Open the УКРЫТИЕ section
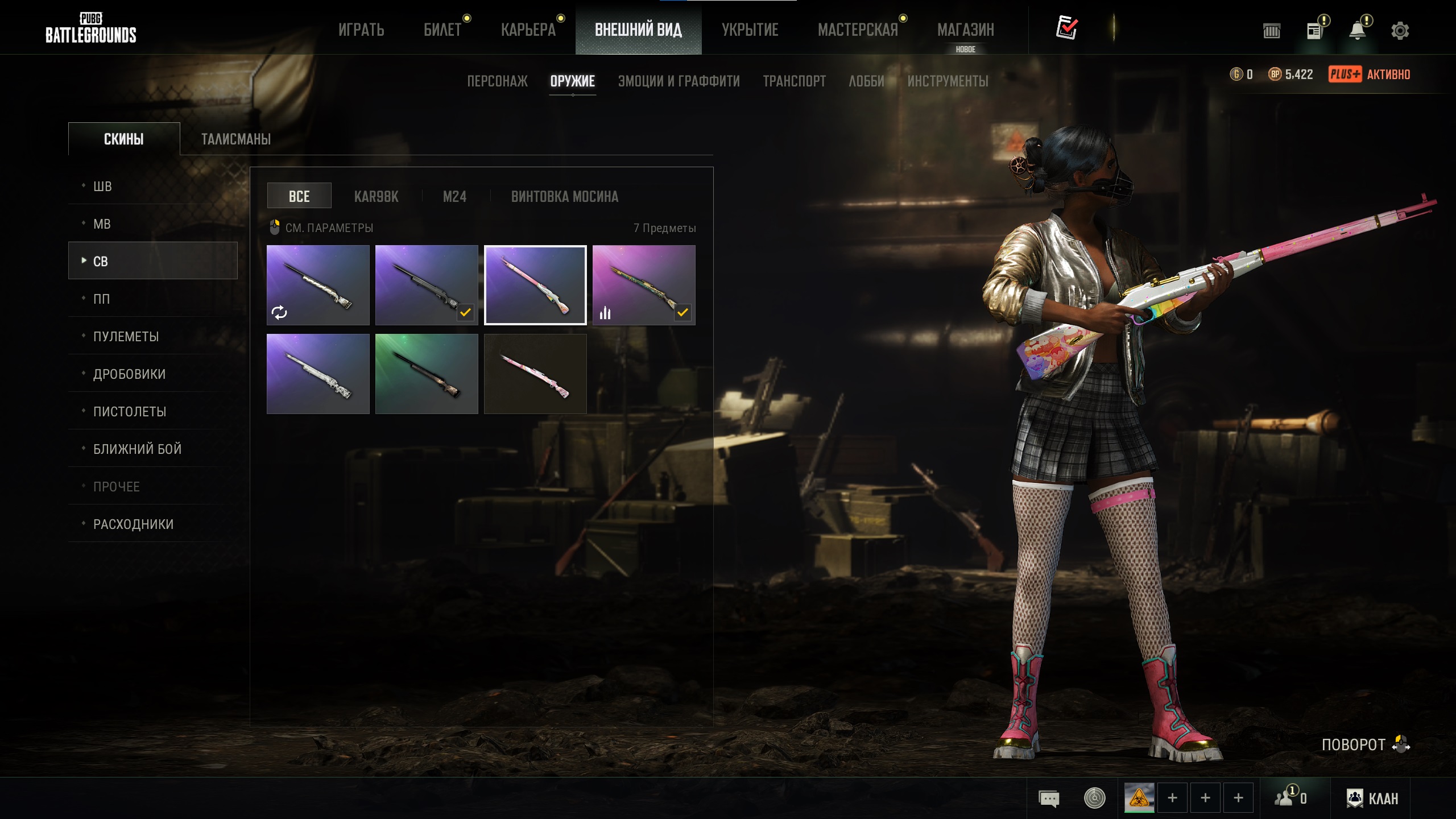The width and height of the screenshot is (1456, 819). pyautogui.click(x=750, y=30)
